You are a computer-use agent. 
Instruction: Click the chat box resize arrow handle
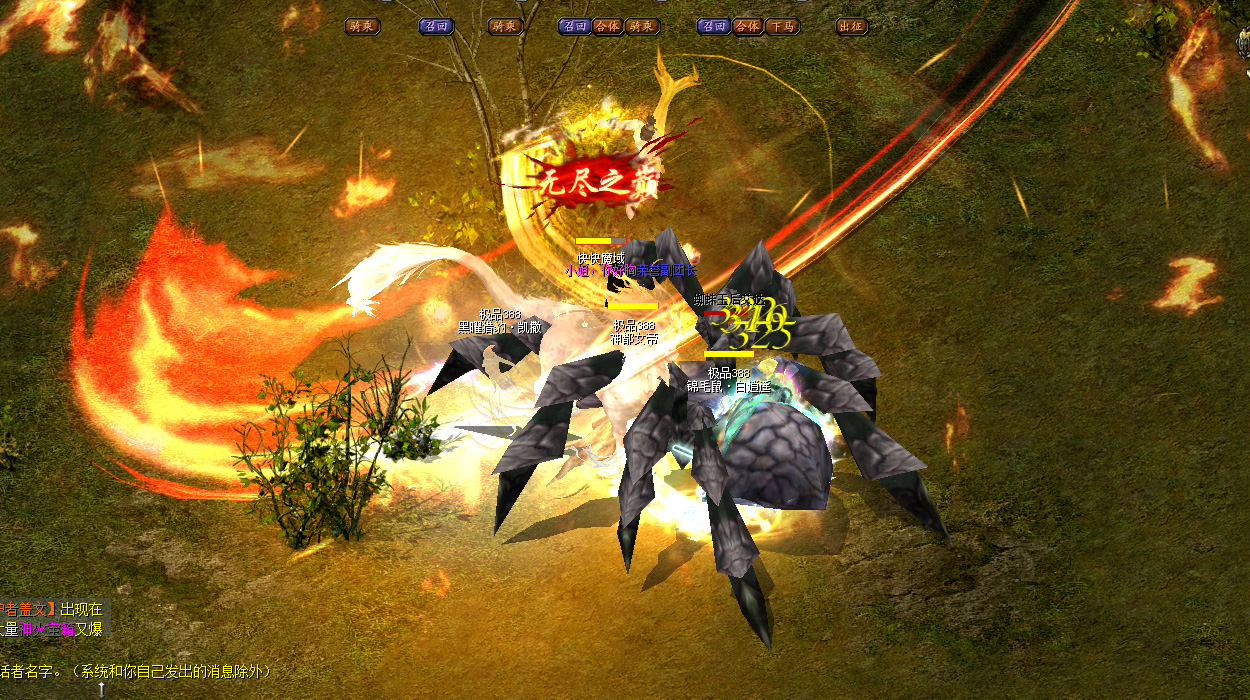tap(101, 690)
